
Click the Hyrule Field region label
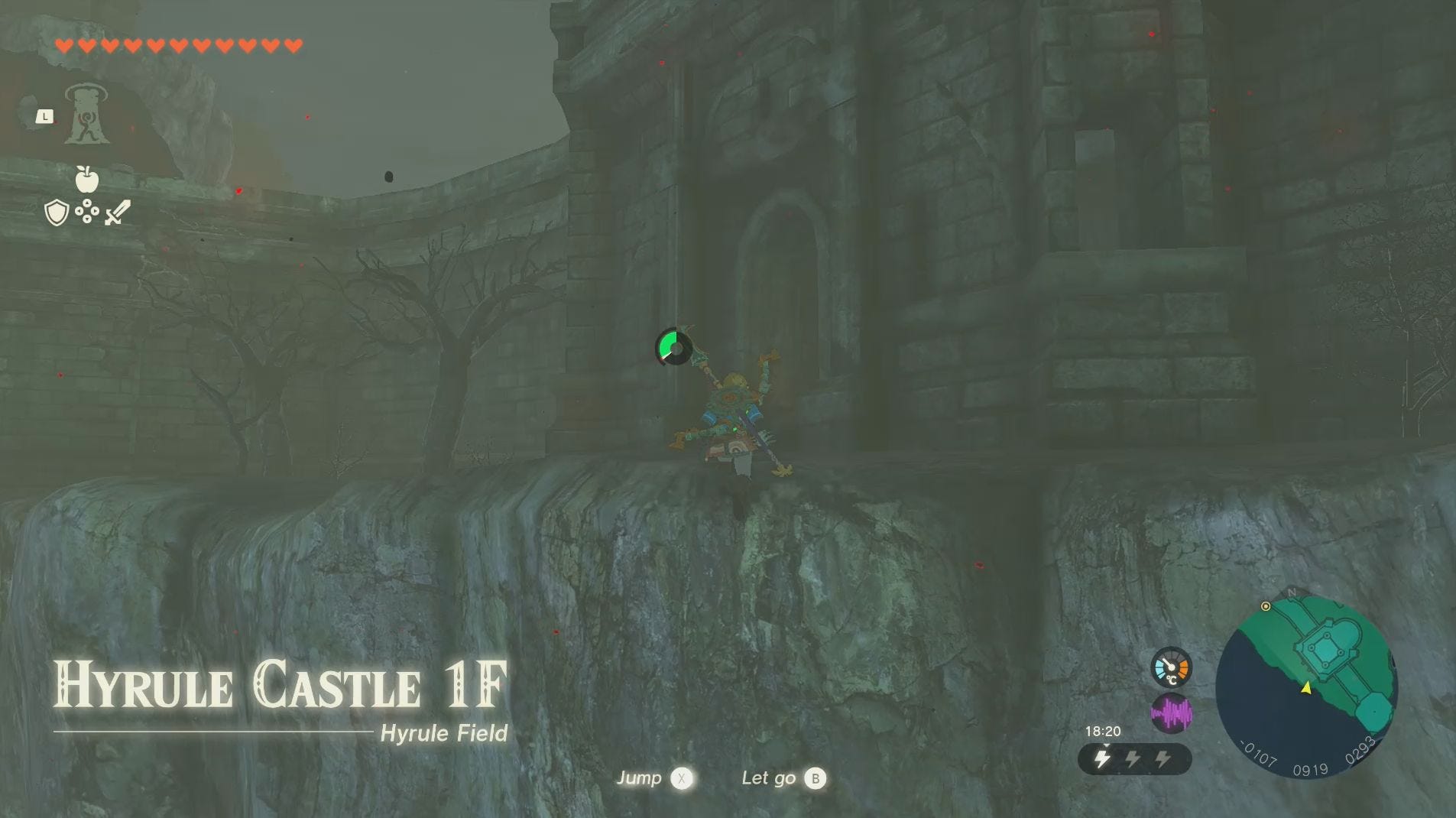coord(444,732)
